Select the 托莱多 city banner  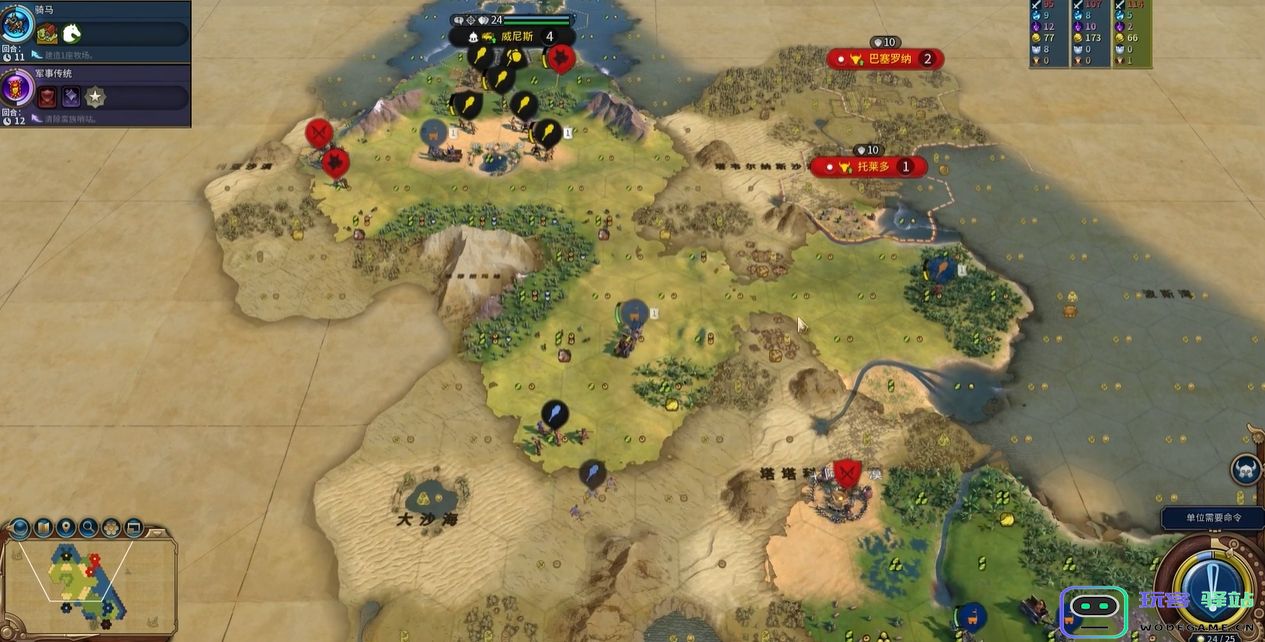click(868, 167)
